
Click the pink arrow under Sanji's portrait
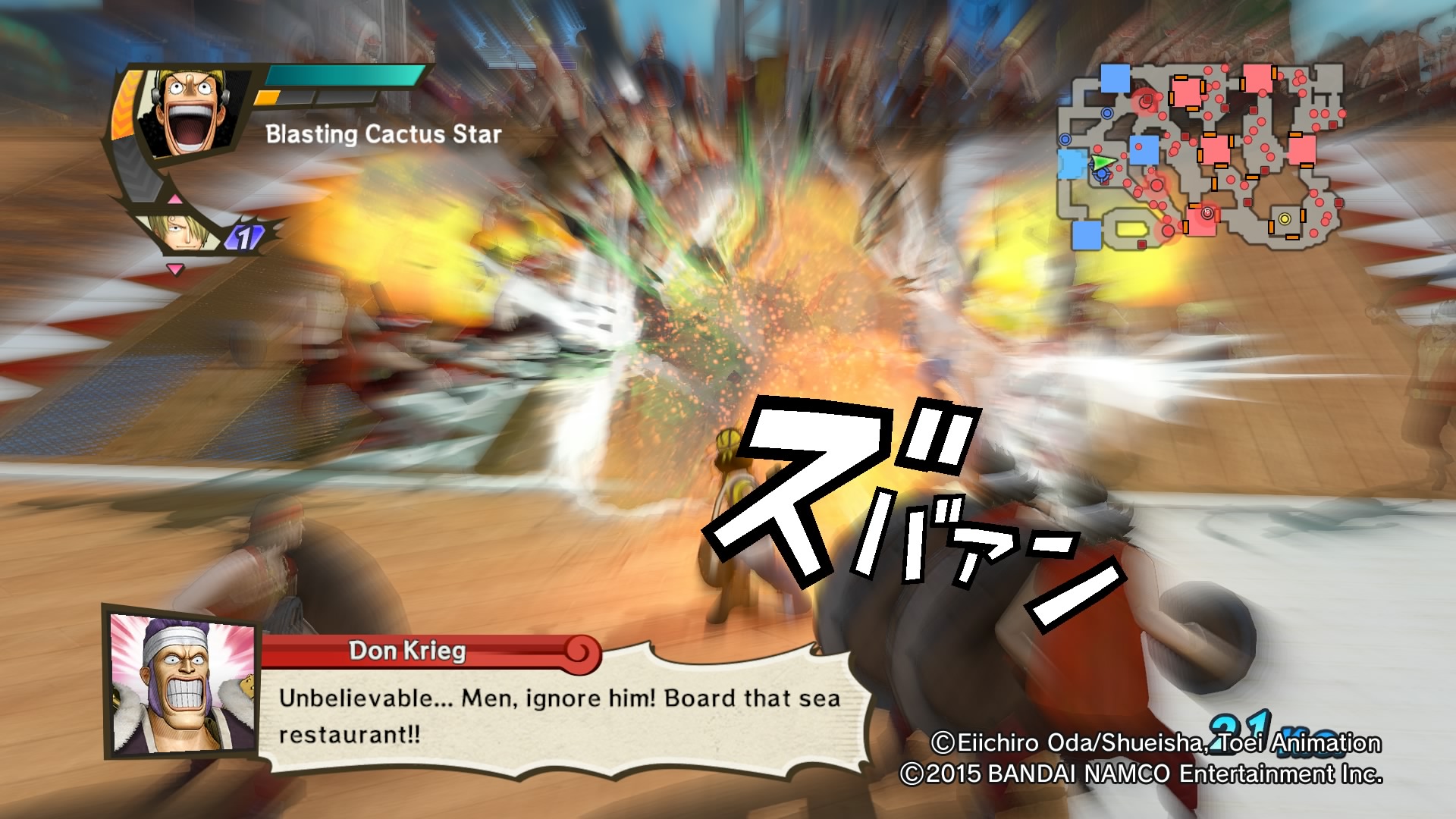tap(174, 268)
